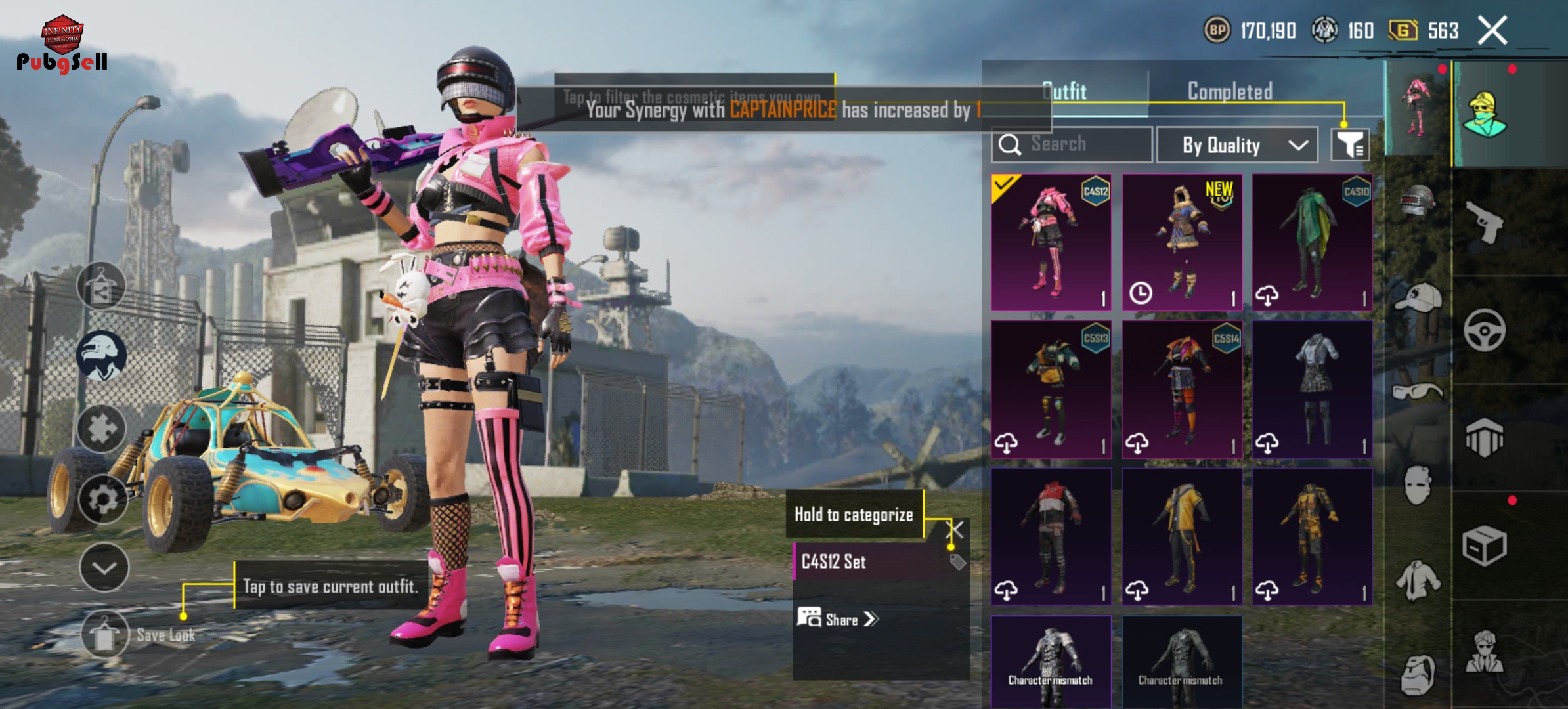This screenshot has width=1568, height=709.
Task: Open the steering wheel vehicle category
Action: click(1484, 330)
